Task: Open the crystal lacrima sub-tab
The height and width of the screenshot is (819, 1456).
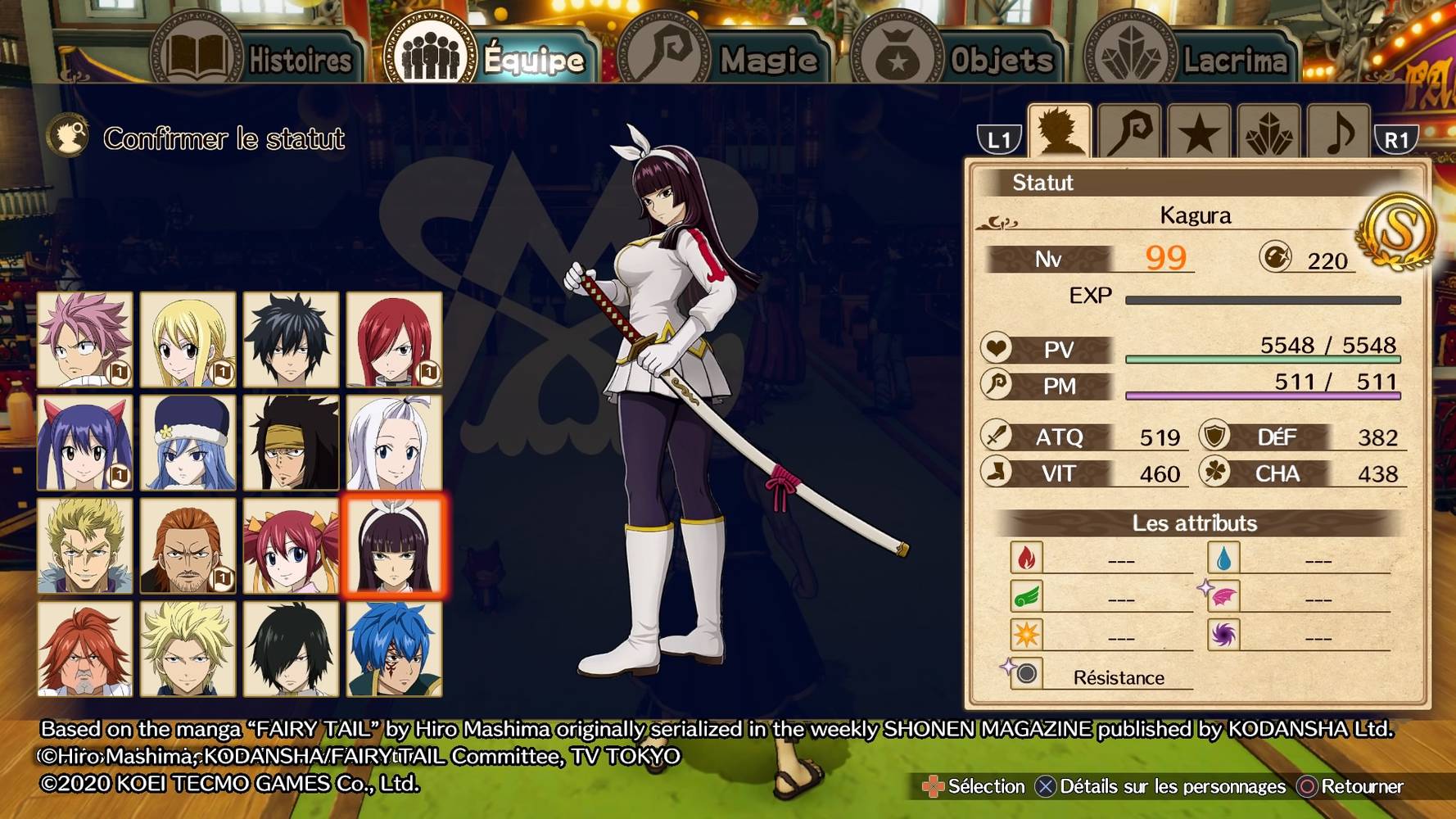Action: [1268, 133]
